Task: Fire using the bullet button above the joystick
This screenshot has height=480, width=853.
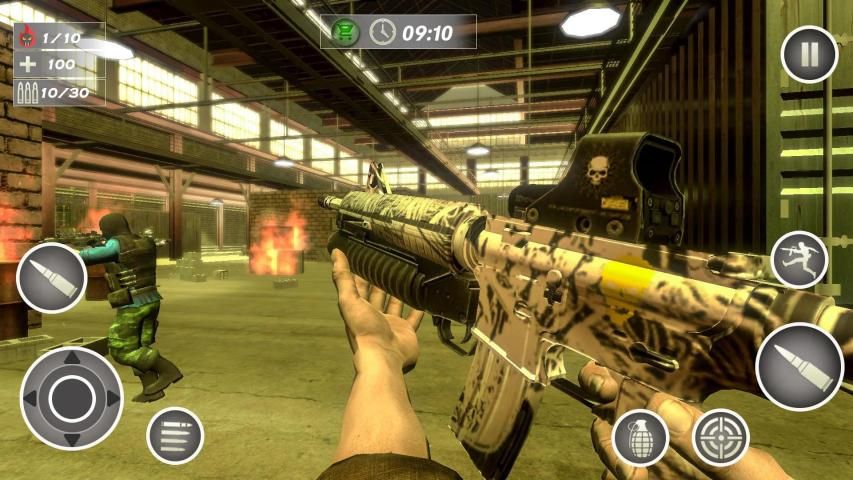Action: click(x=51, y=278)
